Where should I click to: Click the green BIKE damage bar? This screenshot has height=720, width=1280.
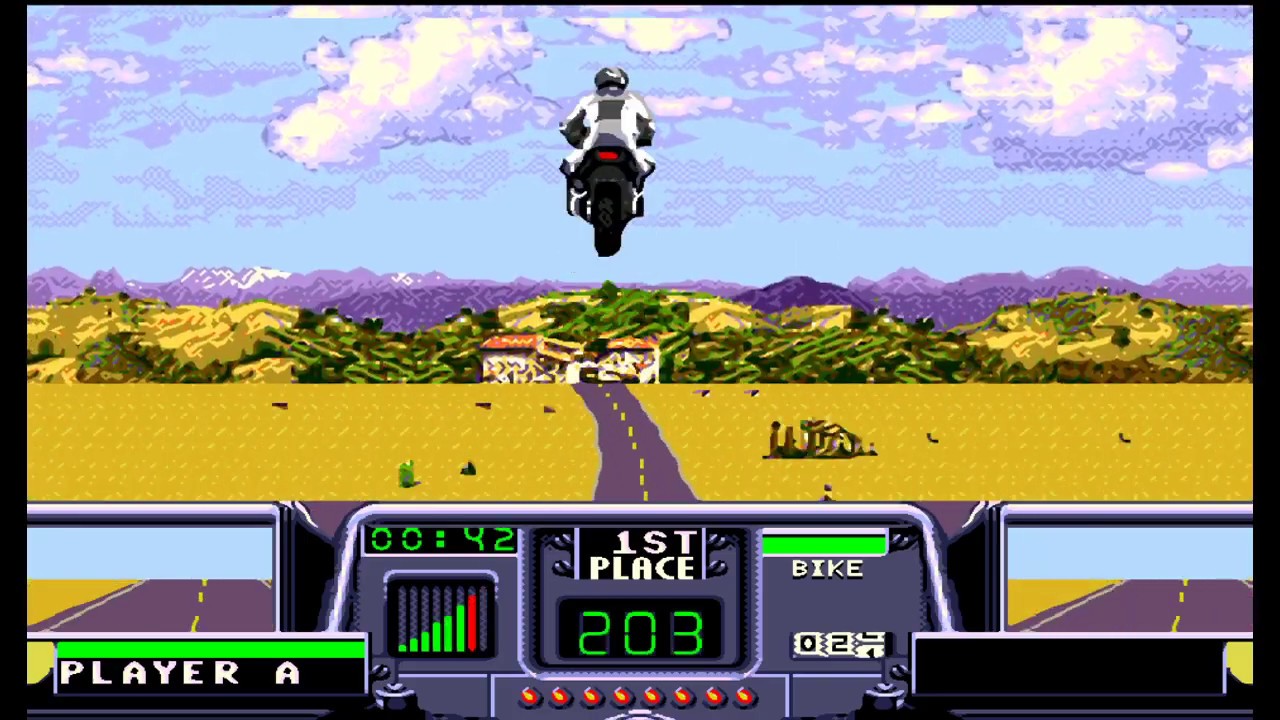pos(822,543)
